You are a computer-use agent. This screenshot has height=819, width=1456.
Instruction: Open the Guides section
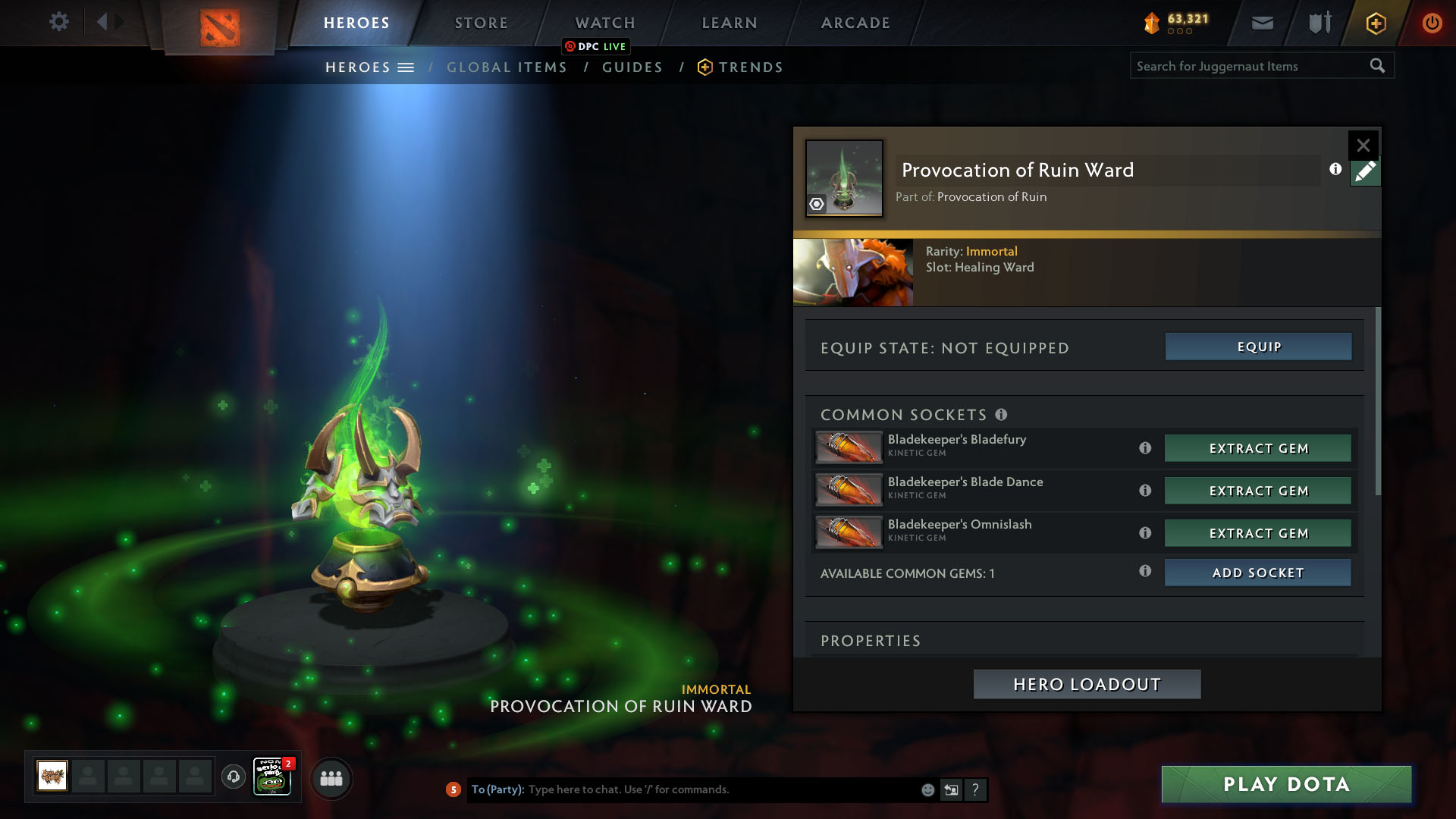click(x=632, y=67)
